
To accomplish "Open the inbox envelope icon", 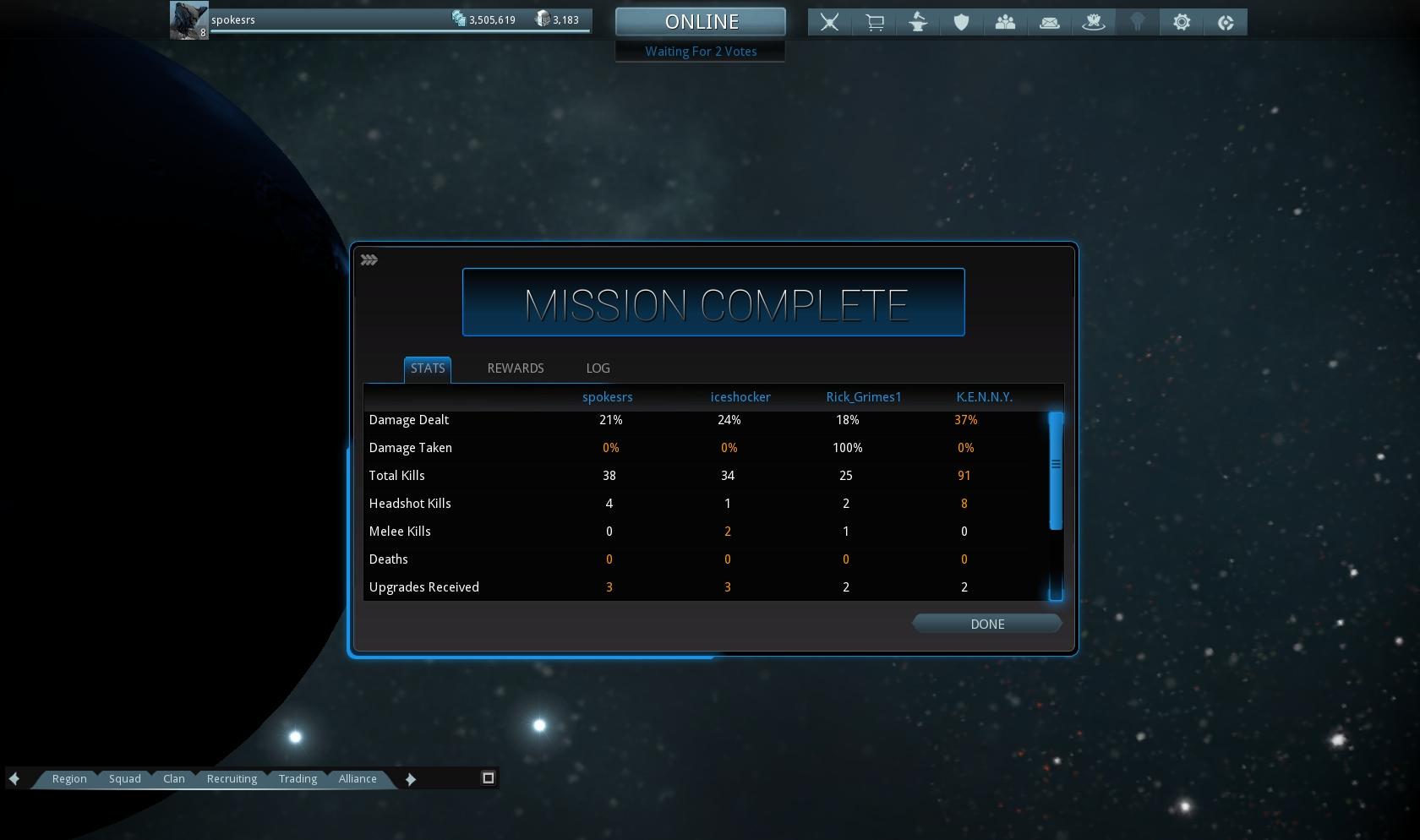I will pos(1050,23).
